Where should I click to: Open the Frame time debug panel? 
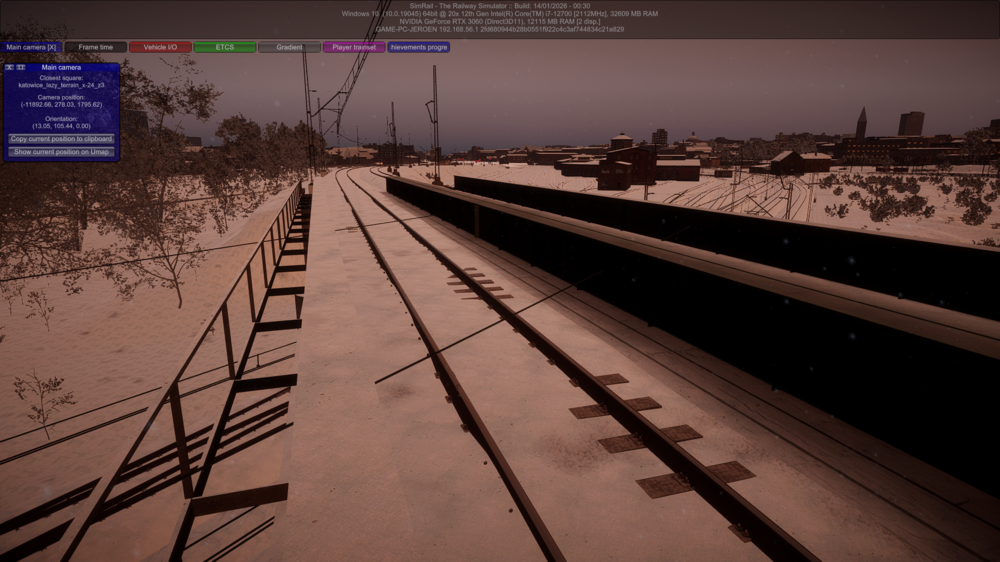tap(96, 47)
